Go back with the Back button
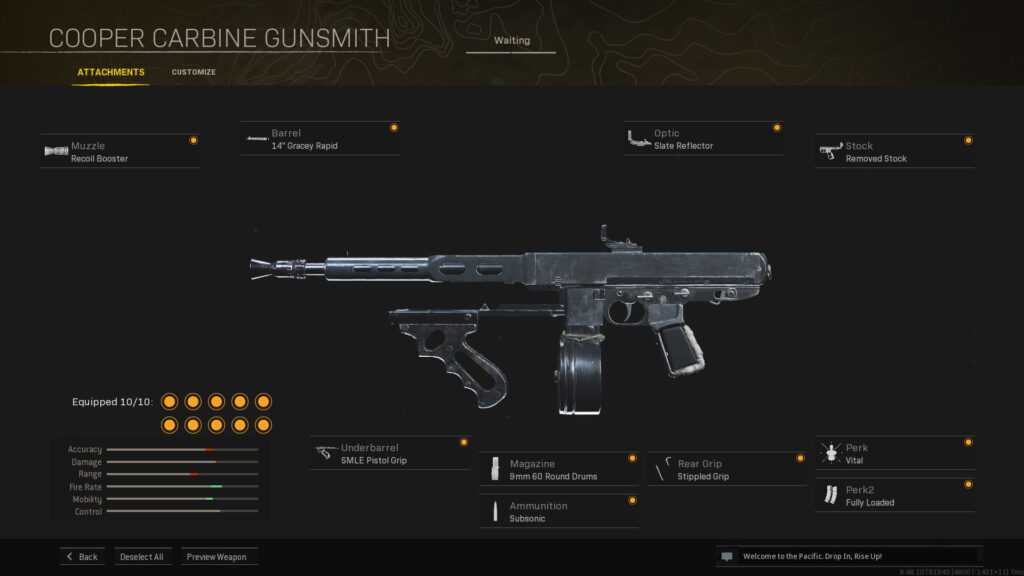This screenshot has height=576, width=1024. tap(82, 557)
